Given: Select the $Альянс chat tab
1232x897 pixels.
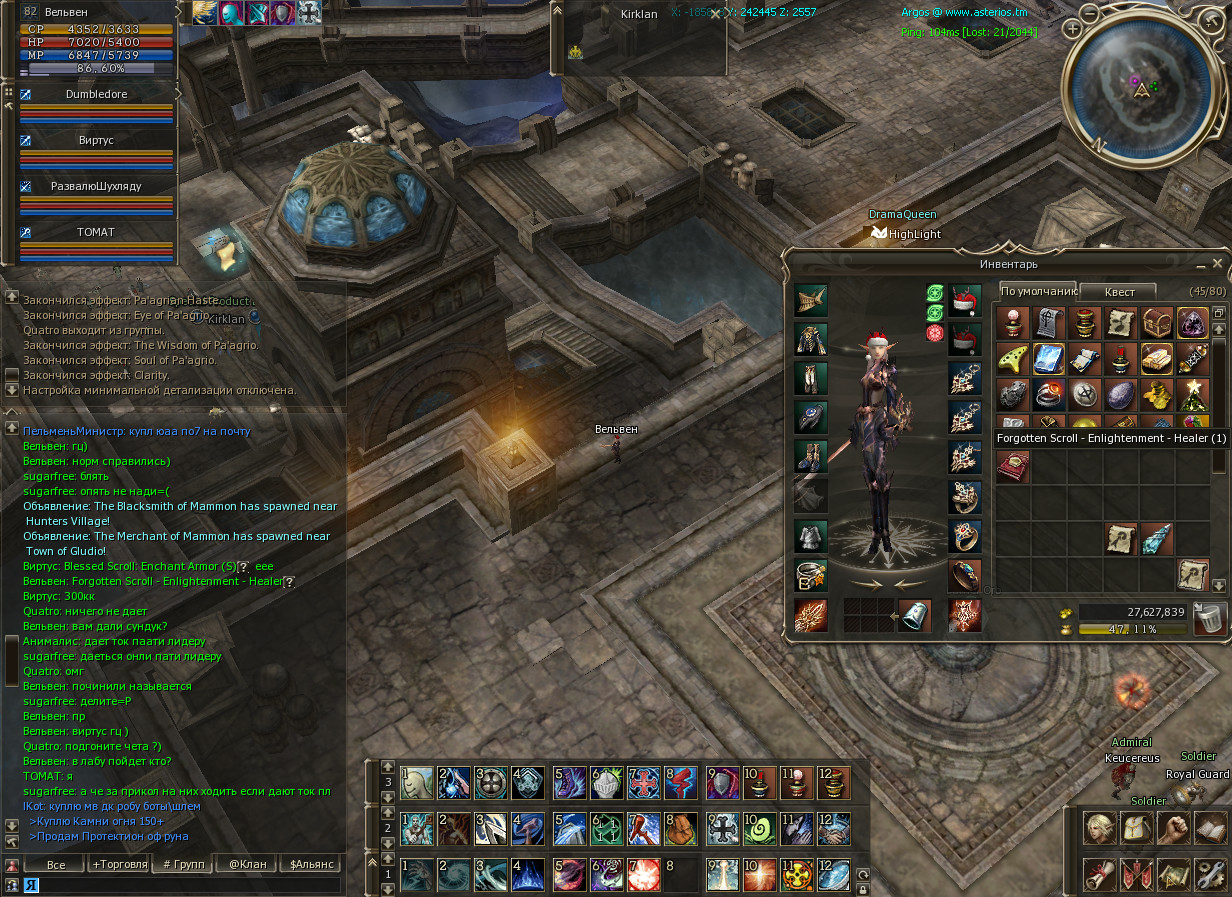Looking at the screenshot, I should tap(311, 864).
